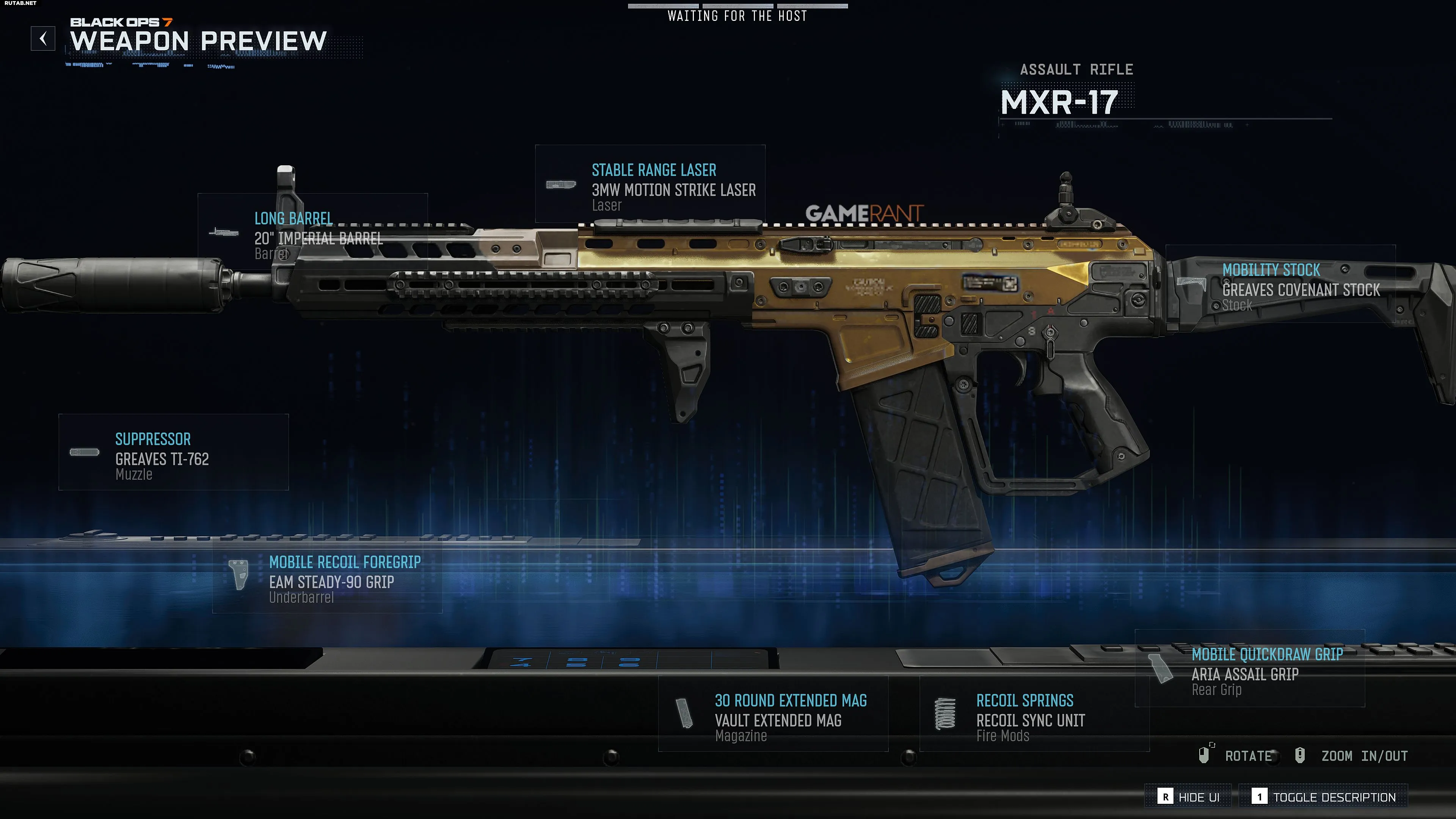Select the Mobile Quickdraw Grip rear grip
The image size is (1456, 819).
pos(1250,668)
